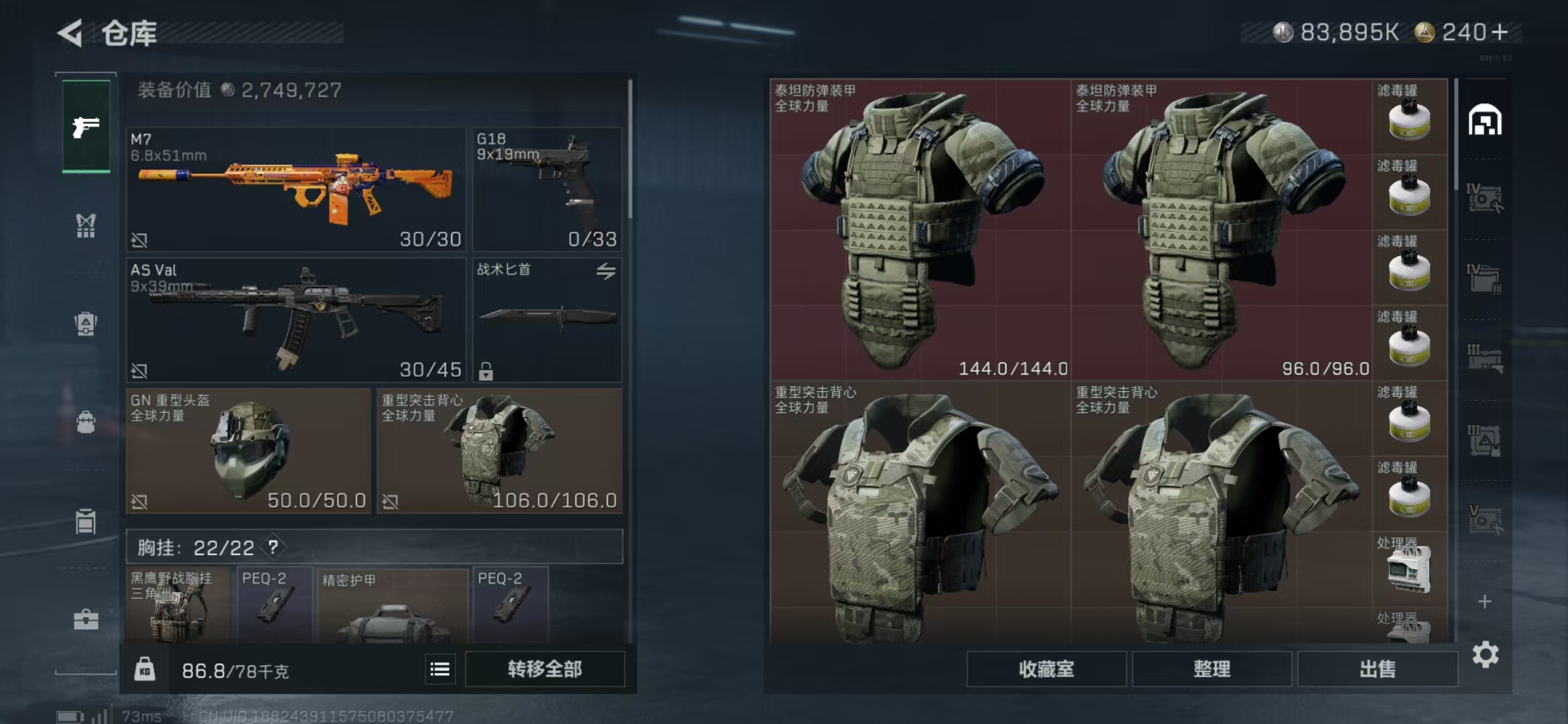The image size is (1568, 724).
Task: Select the orange M7 rifle slot
Action: point(296,190)
